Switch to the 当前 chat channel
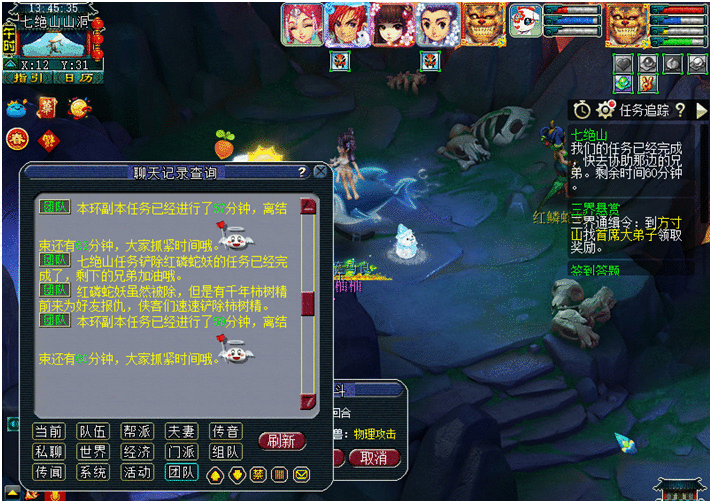The image size is (712, 501). (47, 431)
